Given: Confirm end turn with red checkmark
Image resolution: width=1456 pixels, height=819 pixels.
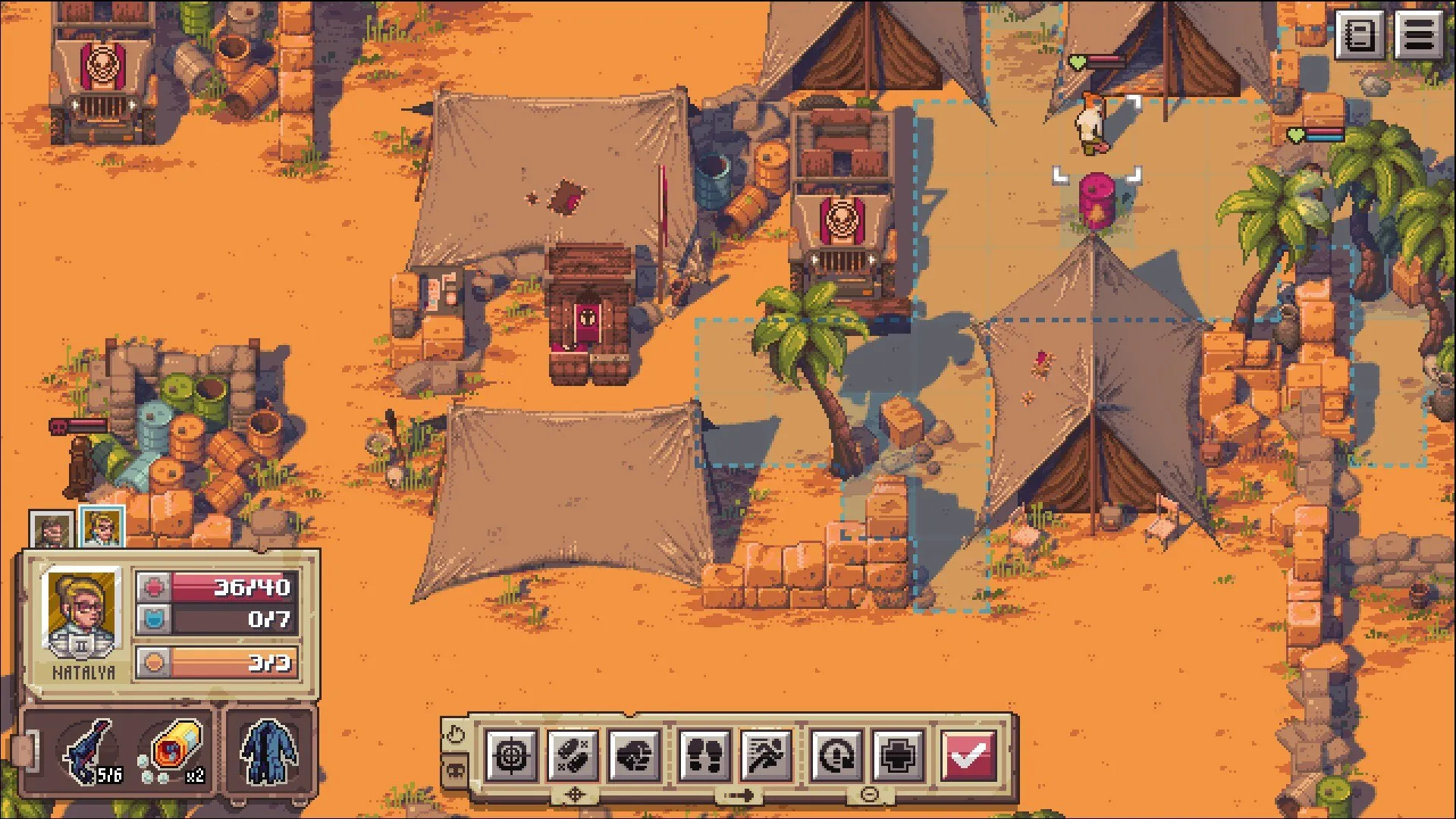Looking at the screenshot, I should point(968,755).
